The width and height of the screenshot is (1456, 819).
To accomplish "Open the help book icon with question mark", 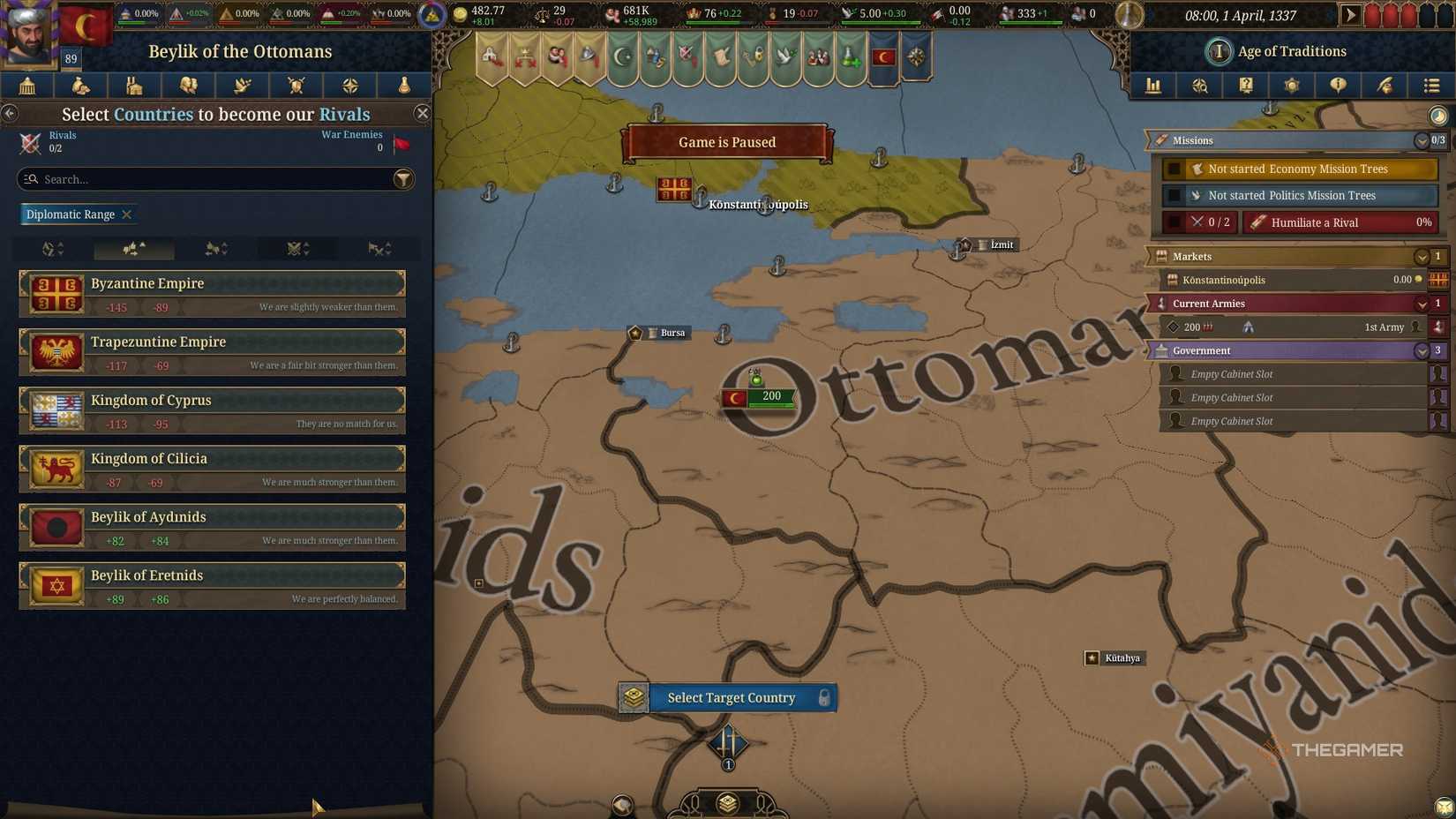I will pos(1246,86).
